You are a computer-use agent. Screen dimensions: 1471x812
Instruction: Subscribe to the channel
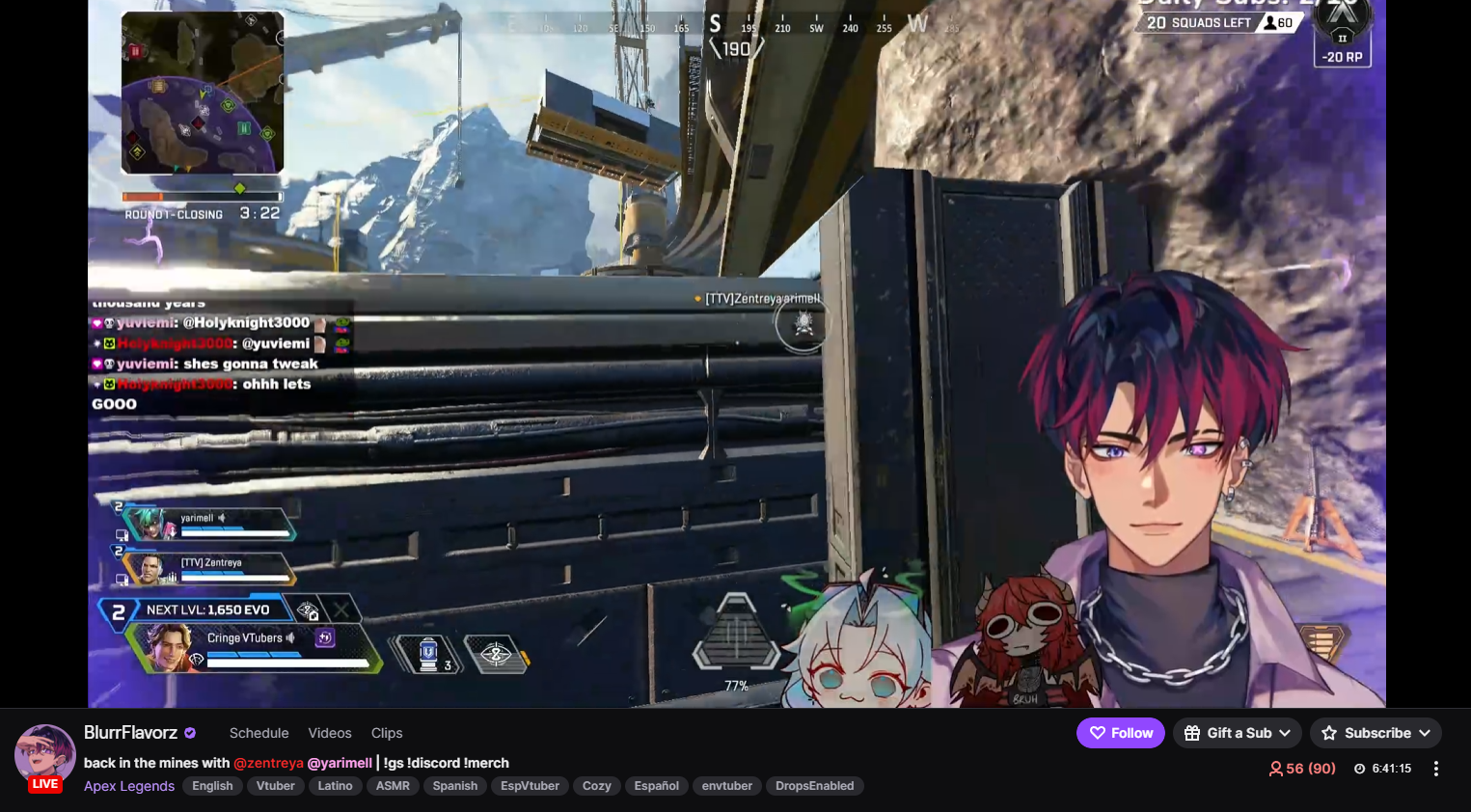1376,733
